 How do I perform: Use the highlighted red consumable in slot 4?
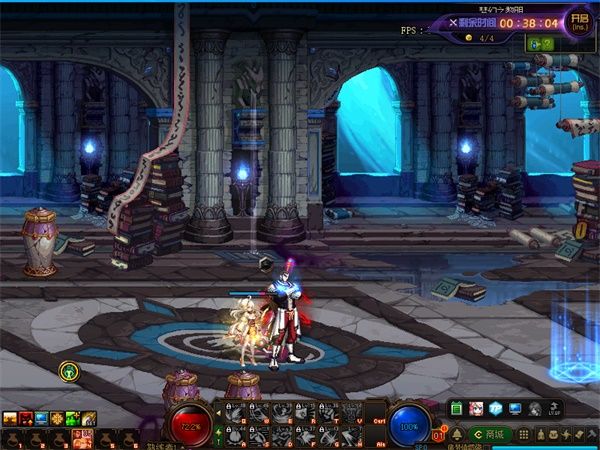pos(82,437)
